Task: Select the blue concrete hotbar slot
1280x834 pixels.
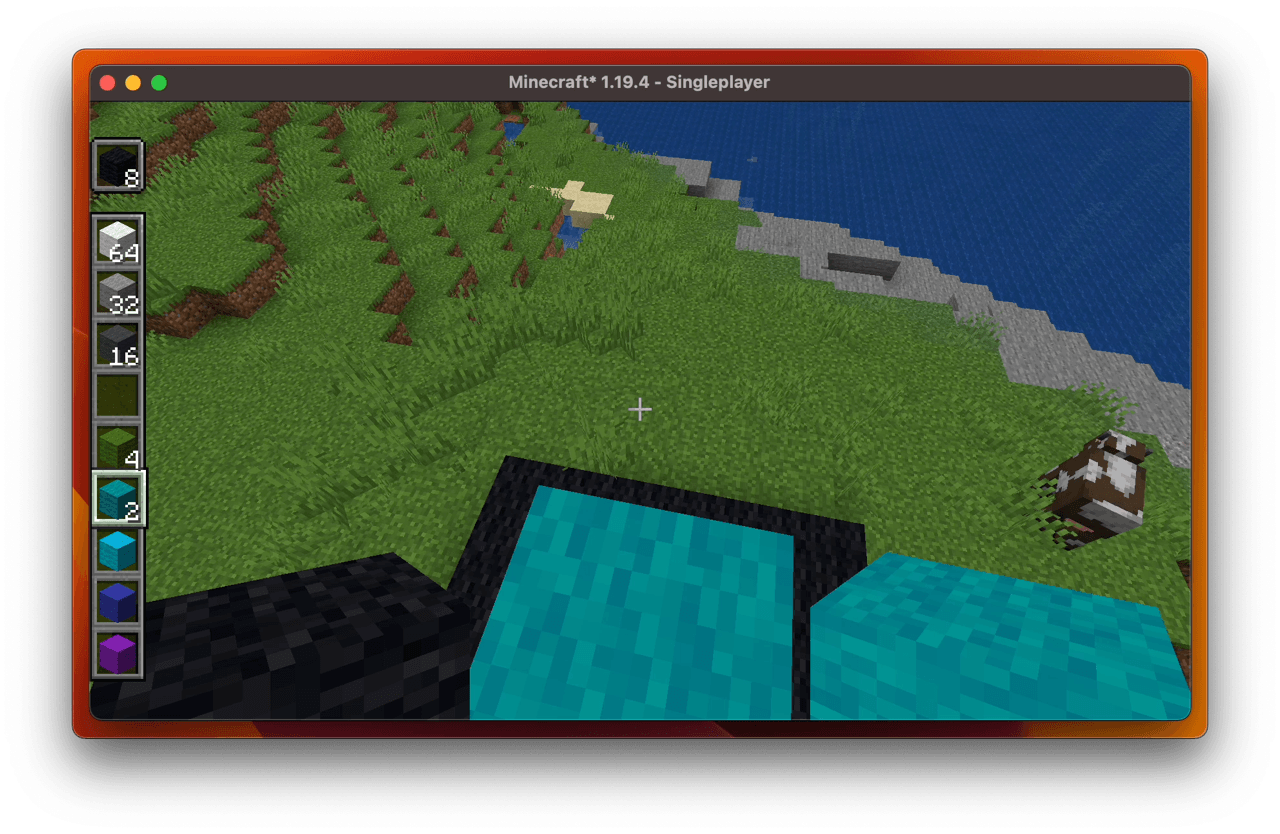Action: [118, 599]
